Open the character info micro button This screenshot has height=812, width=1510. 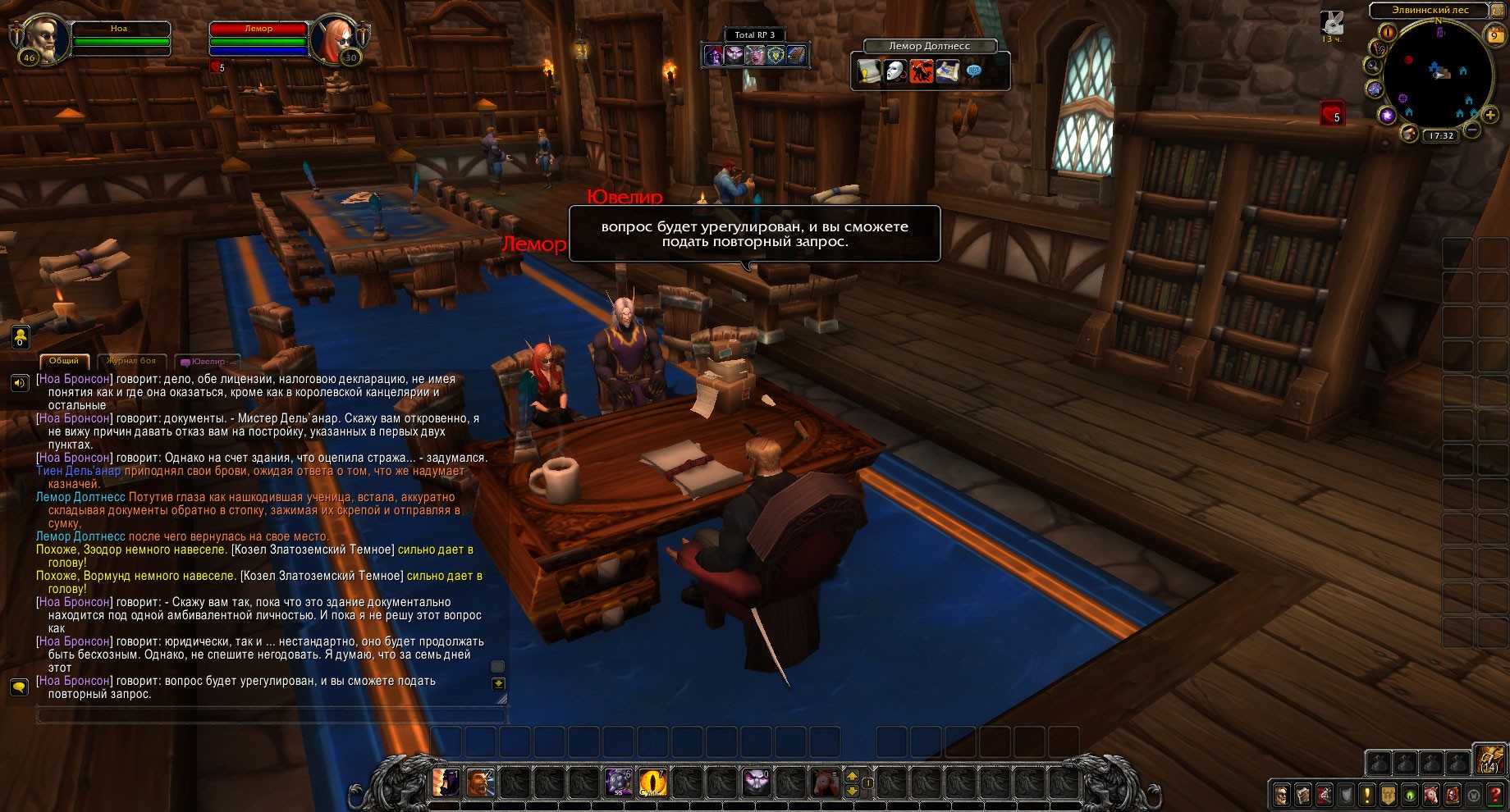(1281, 795)
